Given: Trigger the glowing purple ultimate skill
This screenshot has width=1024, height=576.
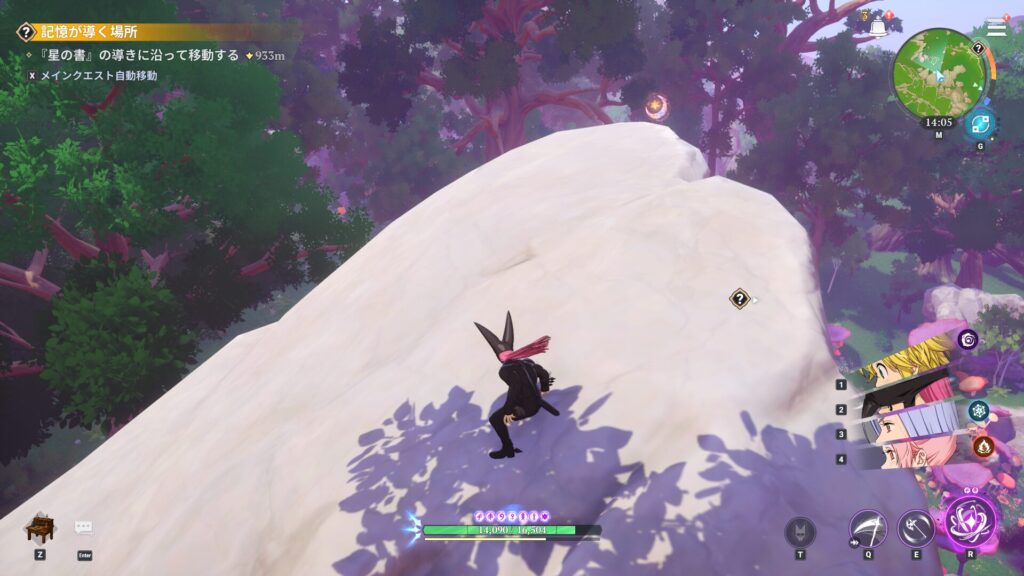Looking at the screenshot, I should pyautogui.click(x=970, y=520).
